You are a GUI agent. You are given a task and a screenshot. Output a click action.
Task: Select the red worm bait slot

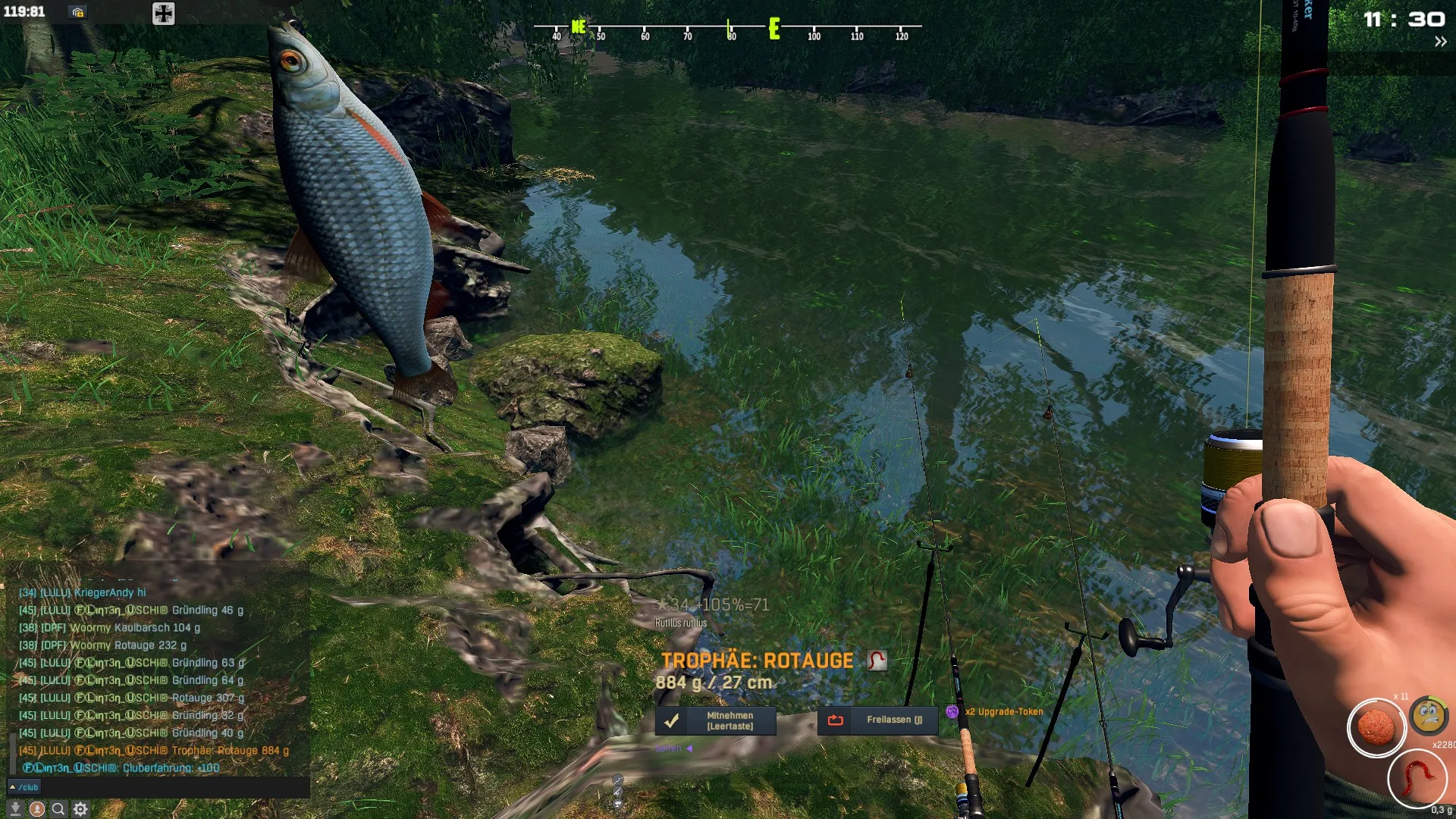[x=1417, y=778]
